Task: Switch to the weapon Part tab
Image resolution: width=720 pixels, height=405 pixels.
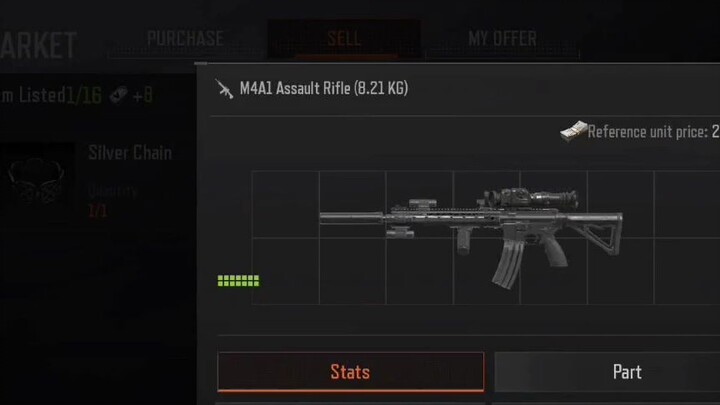Action: click(x=626, y=372)
